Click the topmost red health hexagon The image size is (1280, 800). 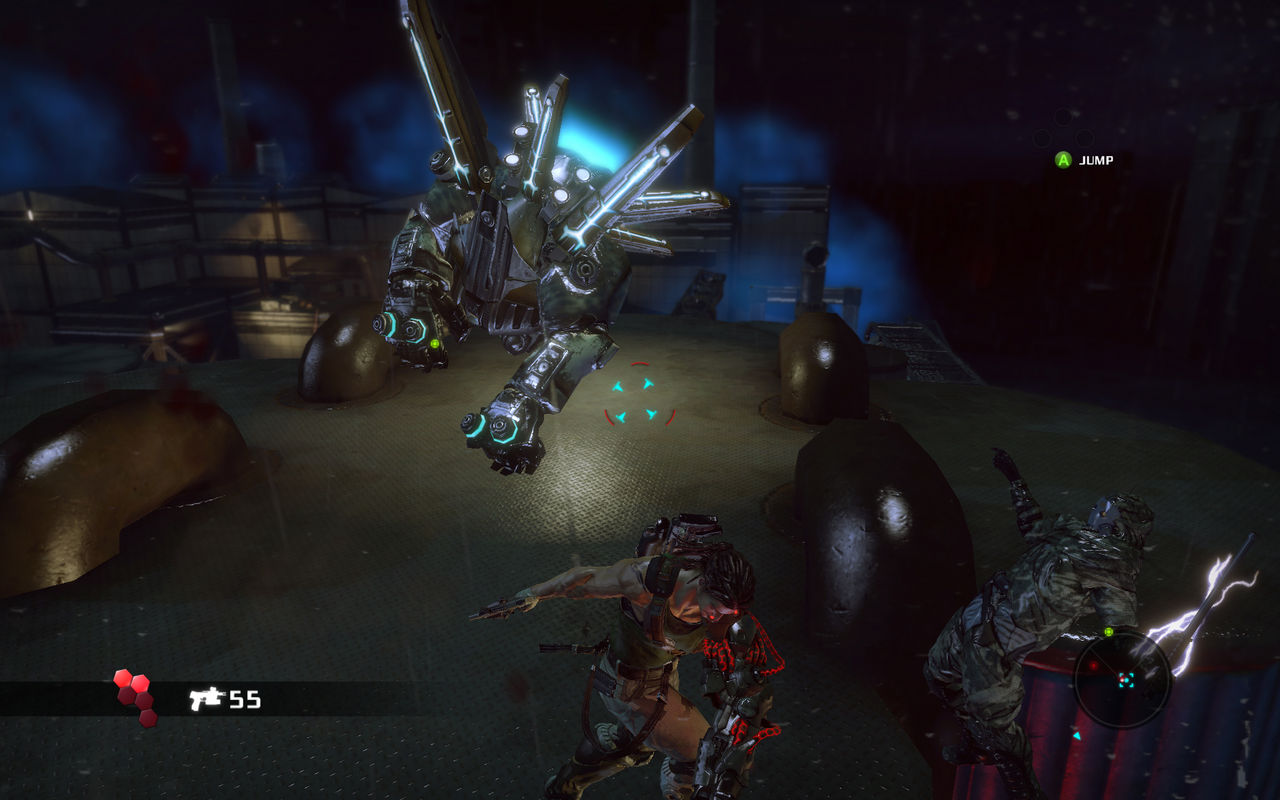point(122,680)
